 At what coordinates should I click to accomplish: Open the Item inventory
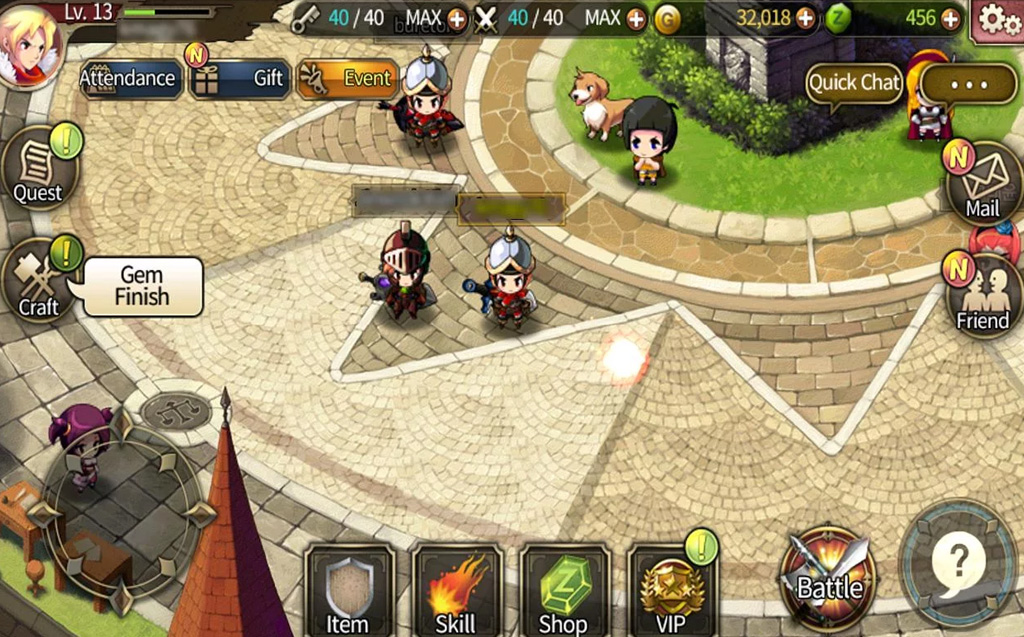pos(348,591)
